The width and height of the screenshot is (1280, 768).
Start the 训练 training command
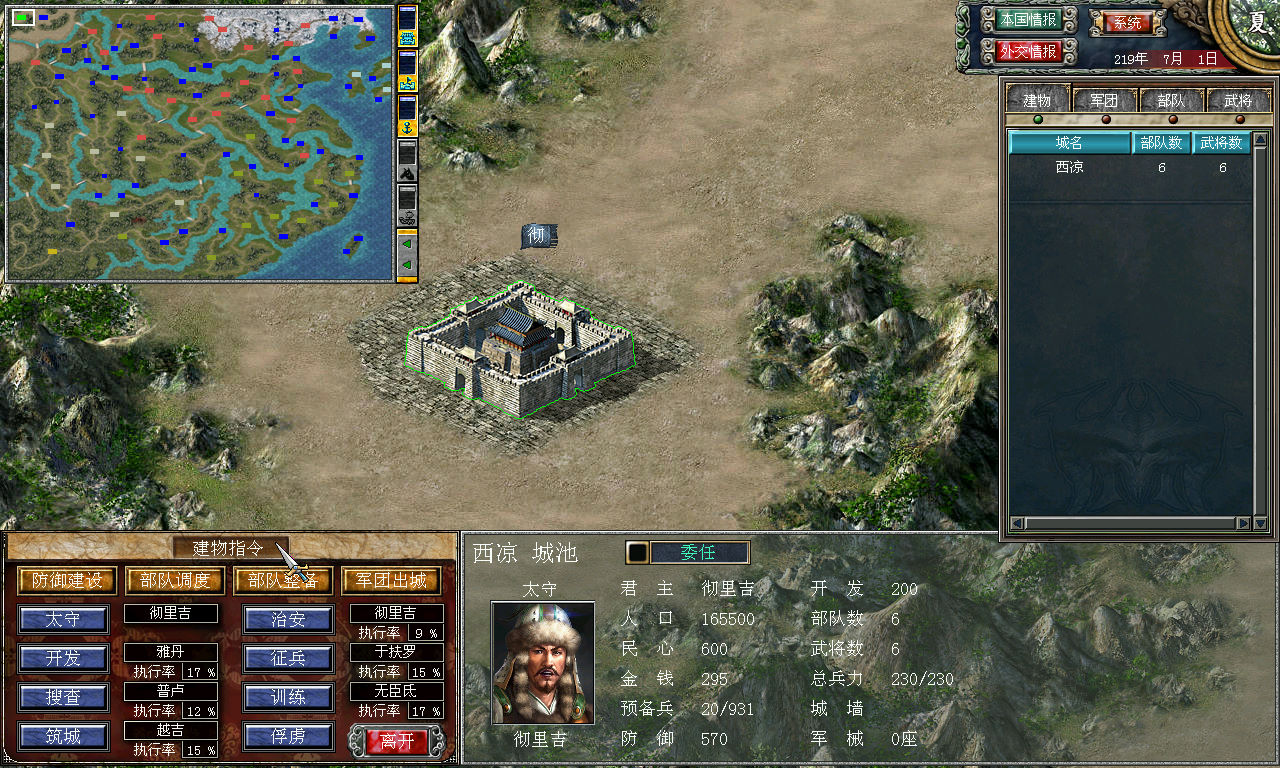(288, 697)
